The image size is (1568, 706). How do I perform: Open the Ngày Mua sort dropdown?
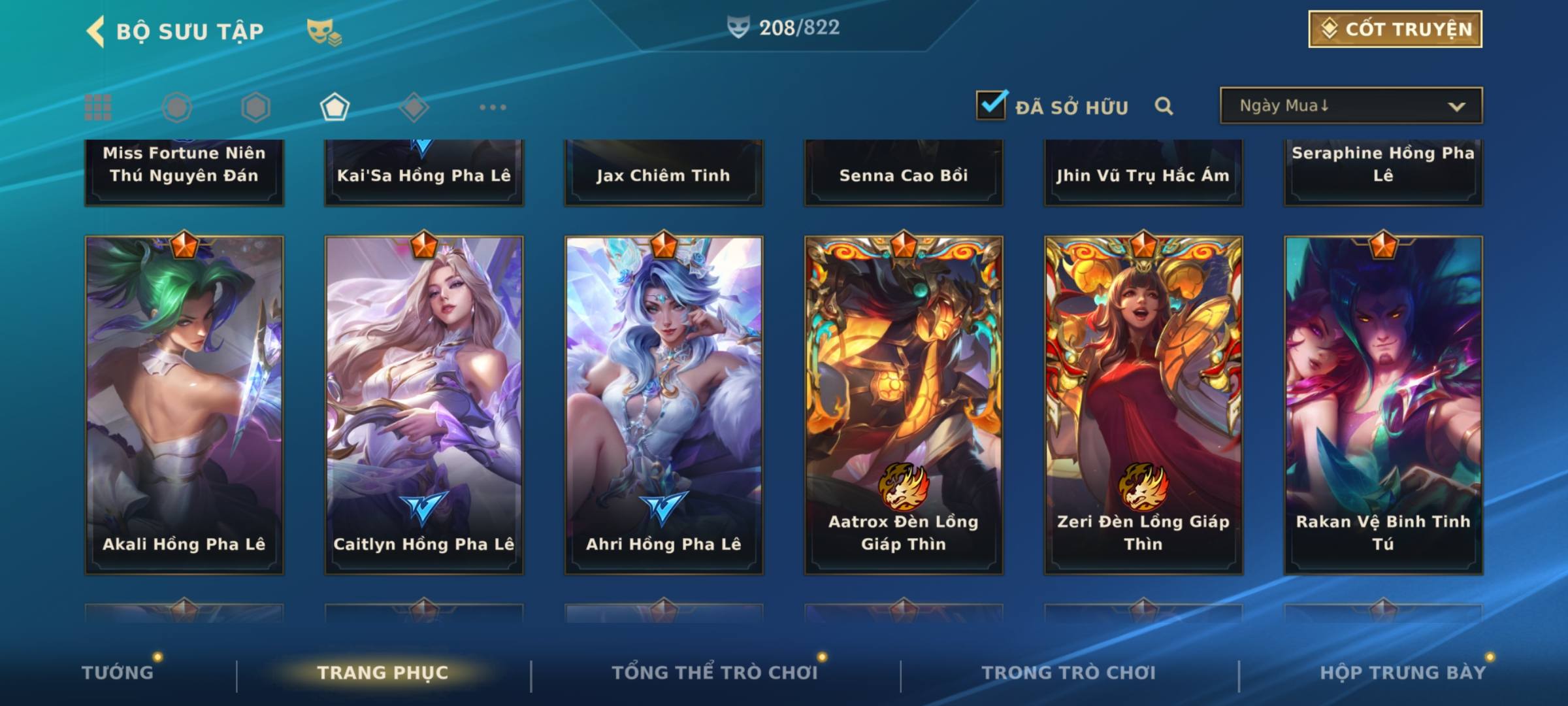1351,106
